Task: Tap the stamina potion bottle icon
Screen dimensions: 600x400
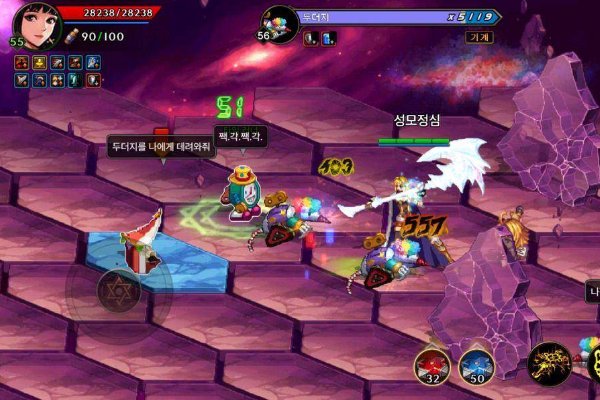Action: [72, 36]
